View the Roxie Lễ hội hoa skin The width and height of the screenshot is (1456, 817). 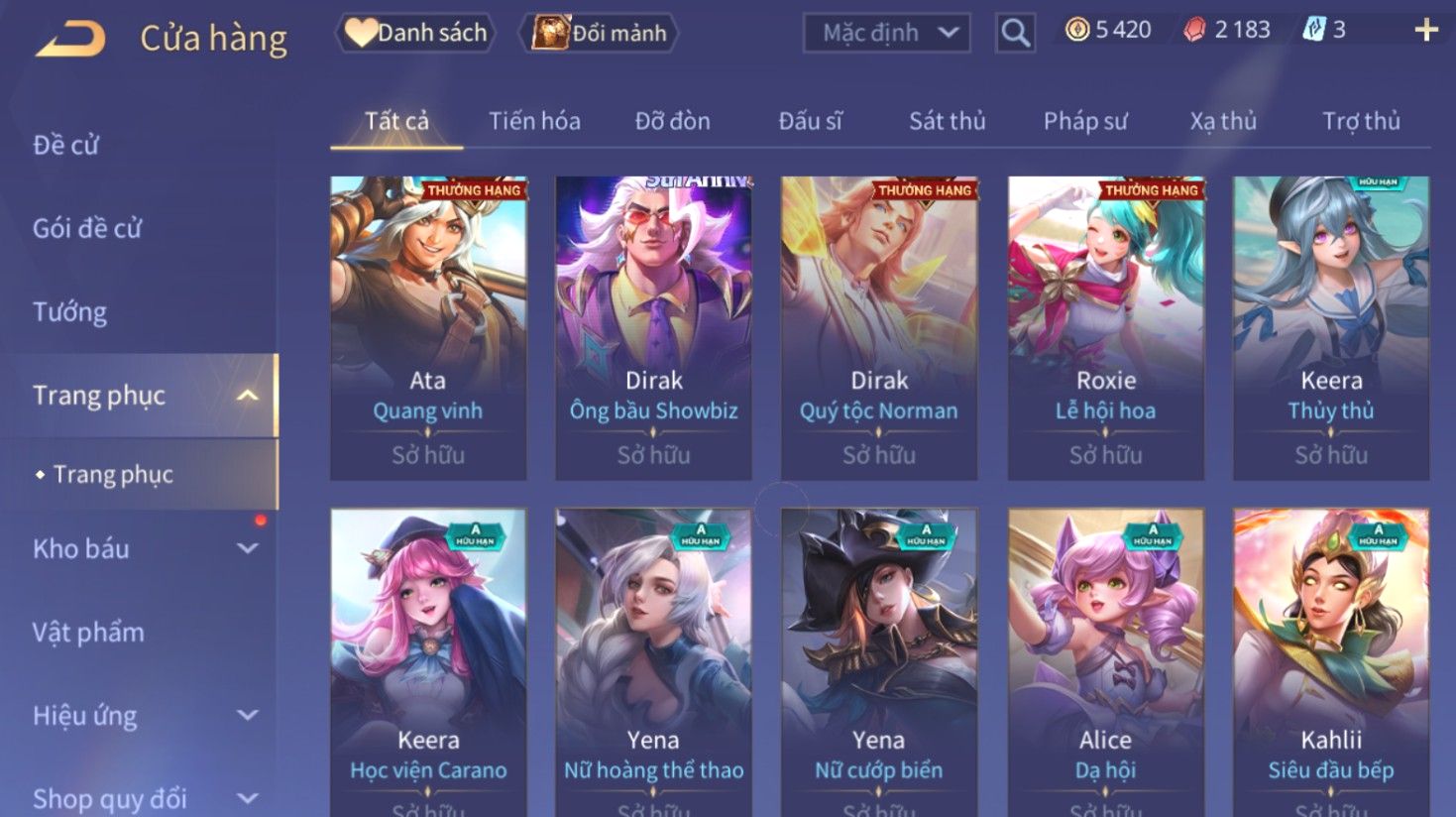point(1105,327)
